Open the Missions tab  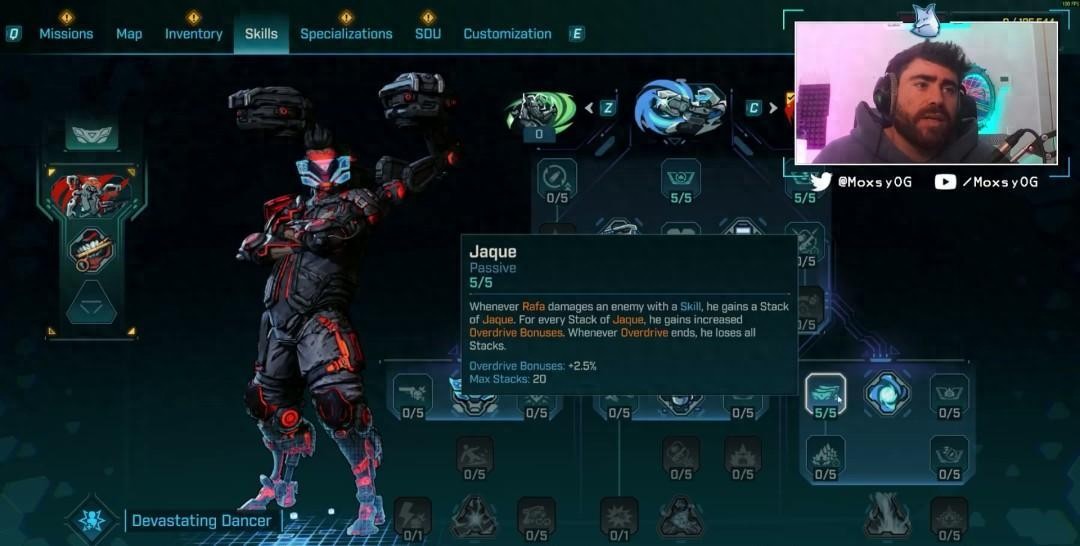pos(66,33)
